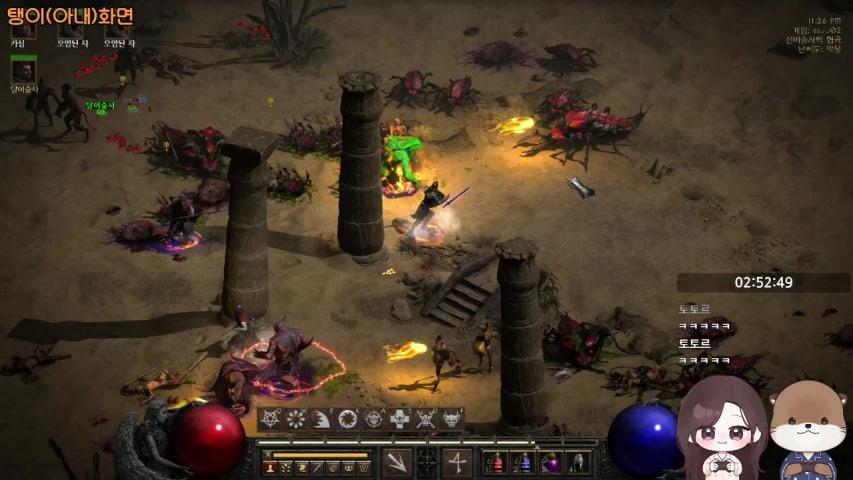
Task: Open the right-click skill selector
Action: click(457, 462)
